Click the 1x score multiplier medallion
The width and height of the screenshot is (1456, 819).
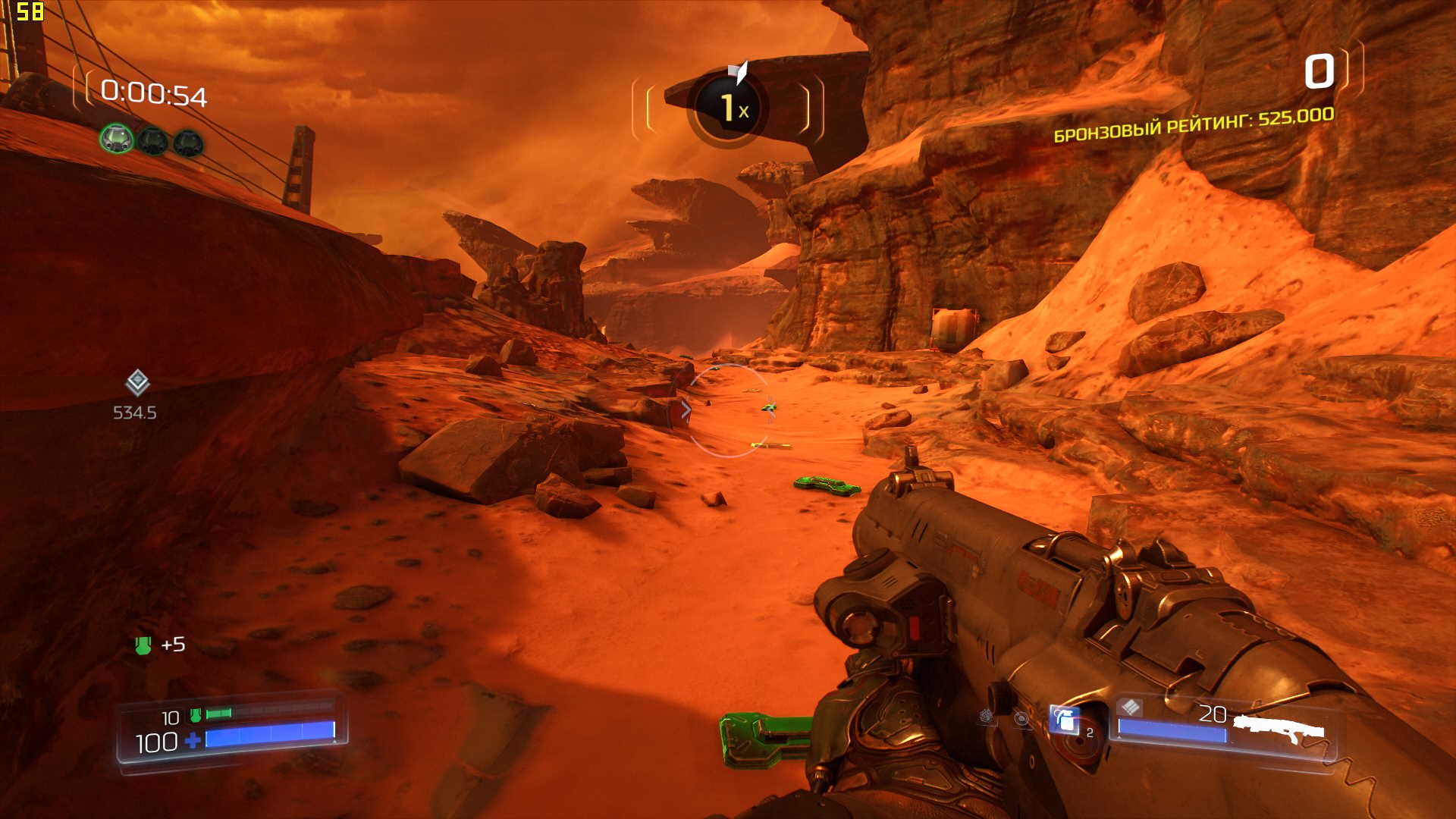point(728,108)
